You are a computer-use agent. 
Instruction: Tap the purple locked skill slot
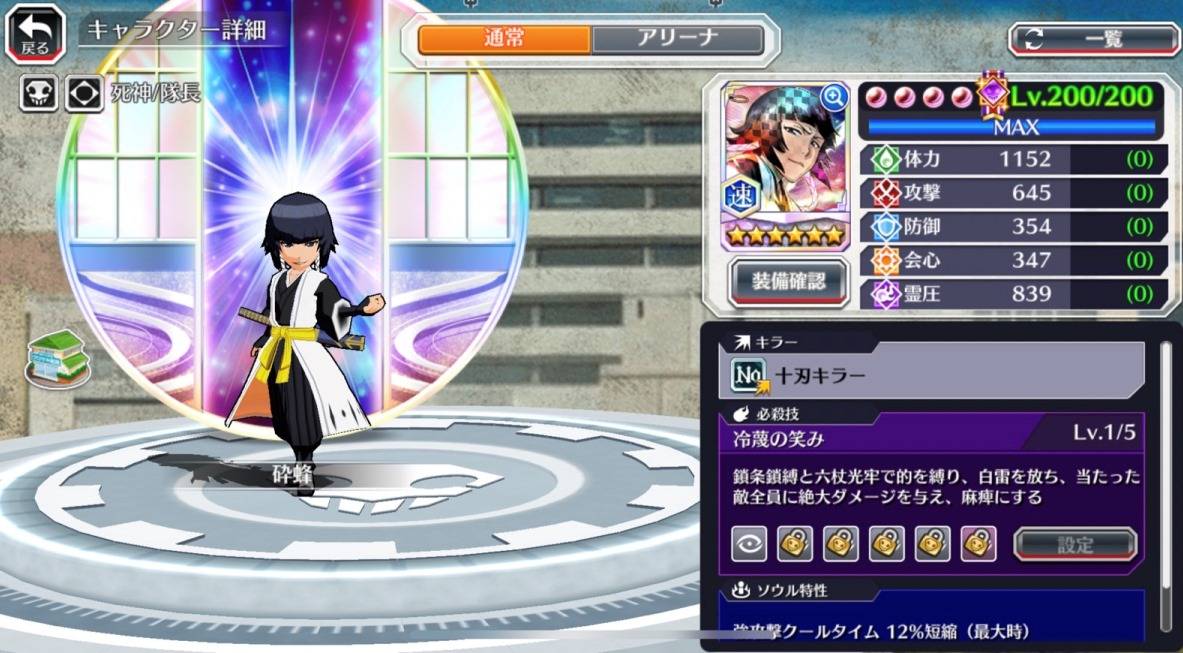tap(978, 544)
